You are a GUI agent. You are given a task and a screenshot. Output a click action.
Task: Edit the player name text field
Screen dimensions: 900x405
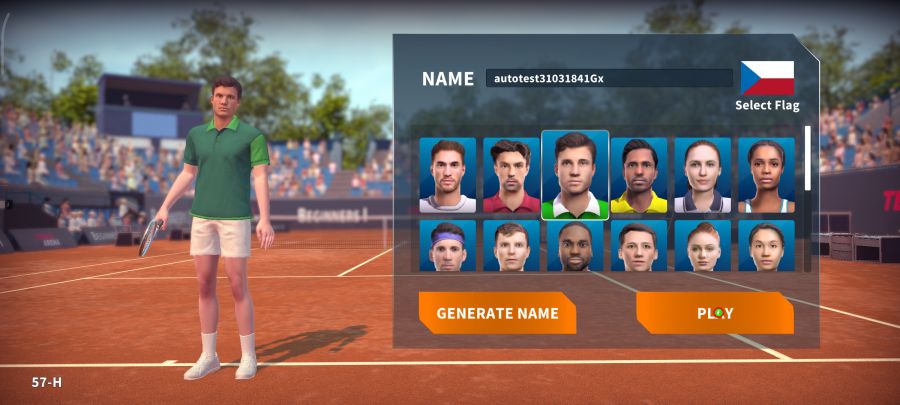pos(608,78)
